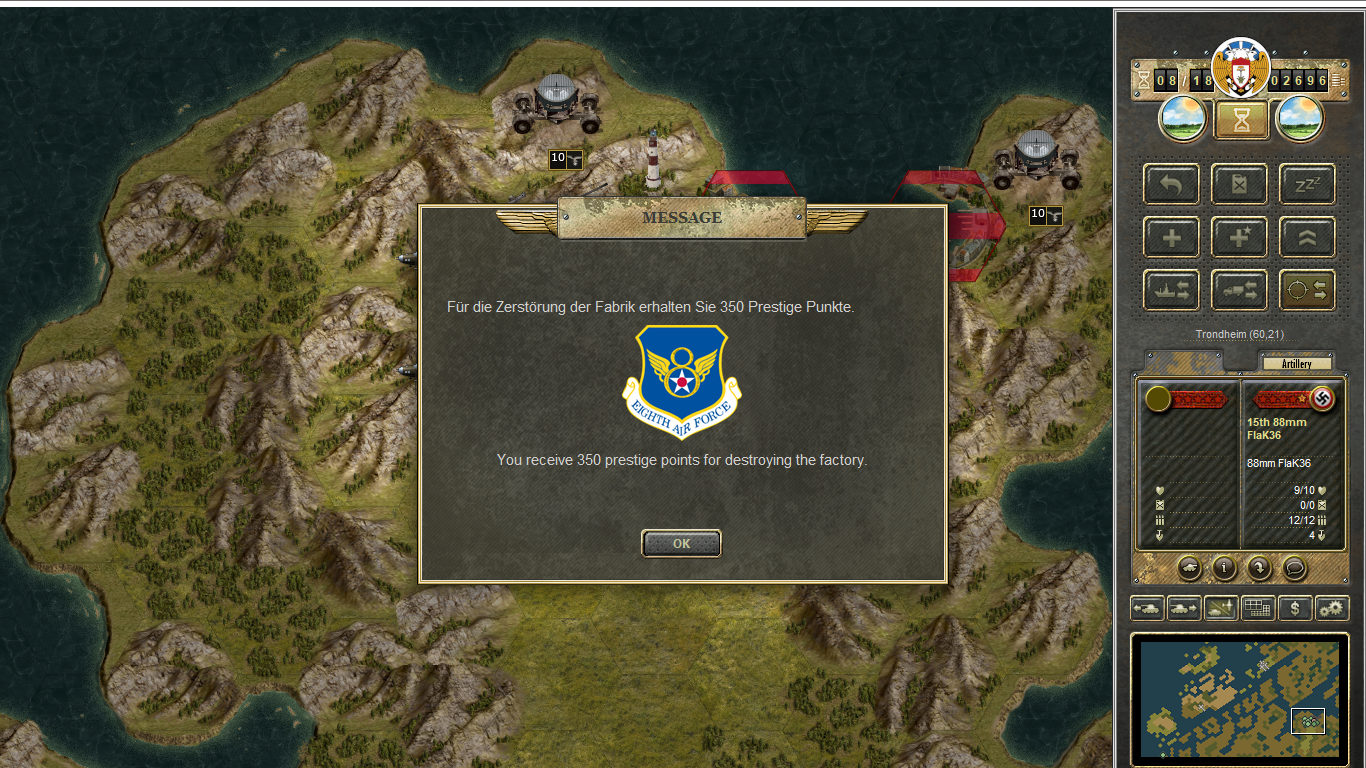Select previous unit with left-arrow tank button
The width and height of the screenshot is (1366, 768).
point(1147,608)
